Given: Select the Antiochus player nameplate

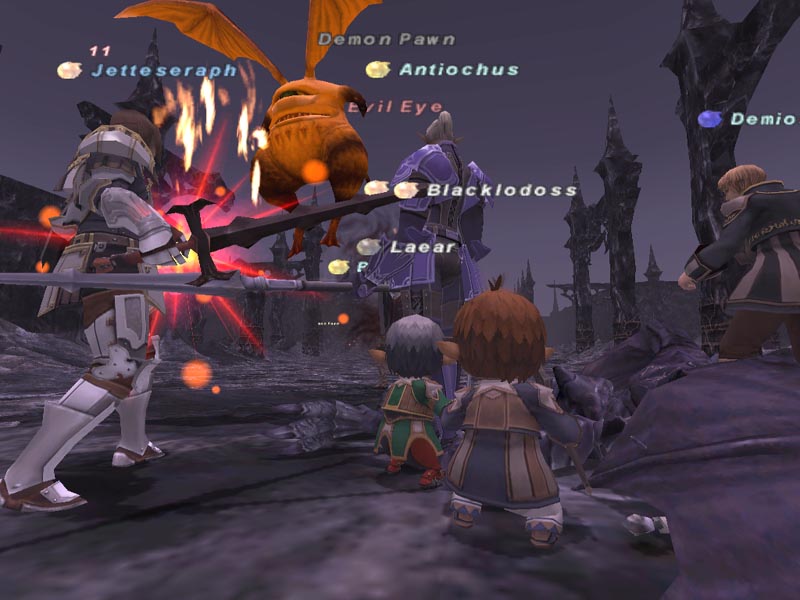Looking at the screenshot, I should point(458,70).
